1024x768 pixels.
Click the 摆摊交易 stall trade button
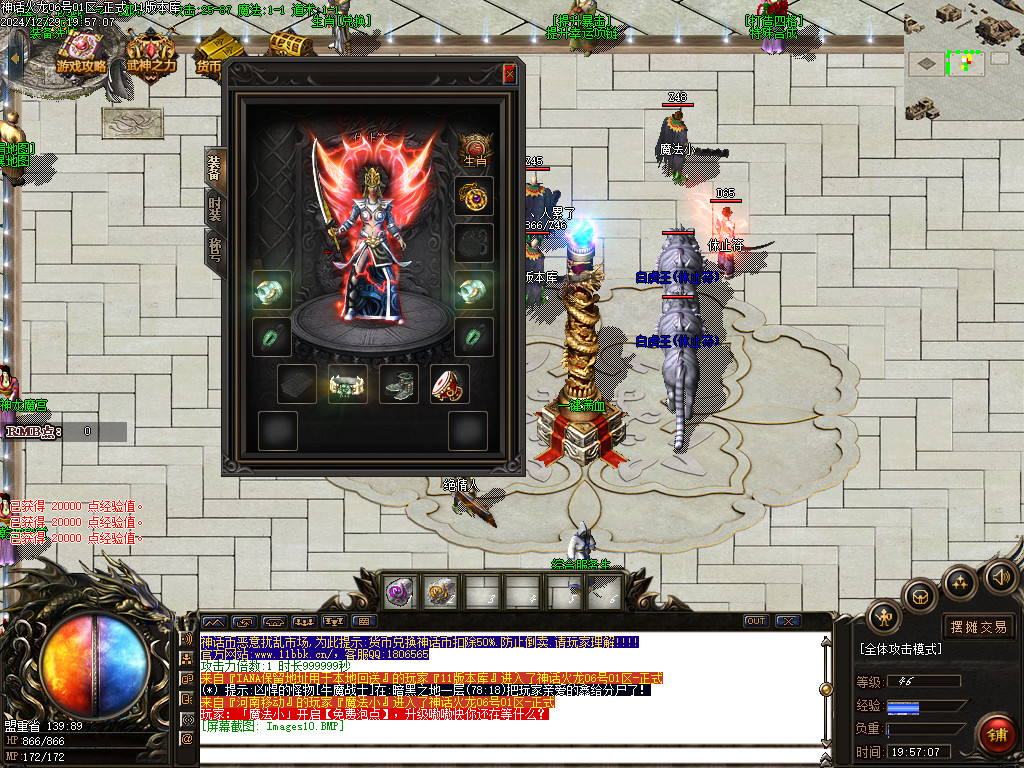pyautogui.click(x=978, y=627)
